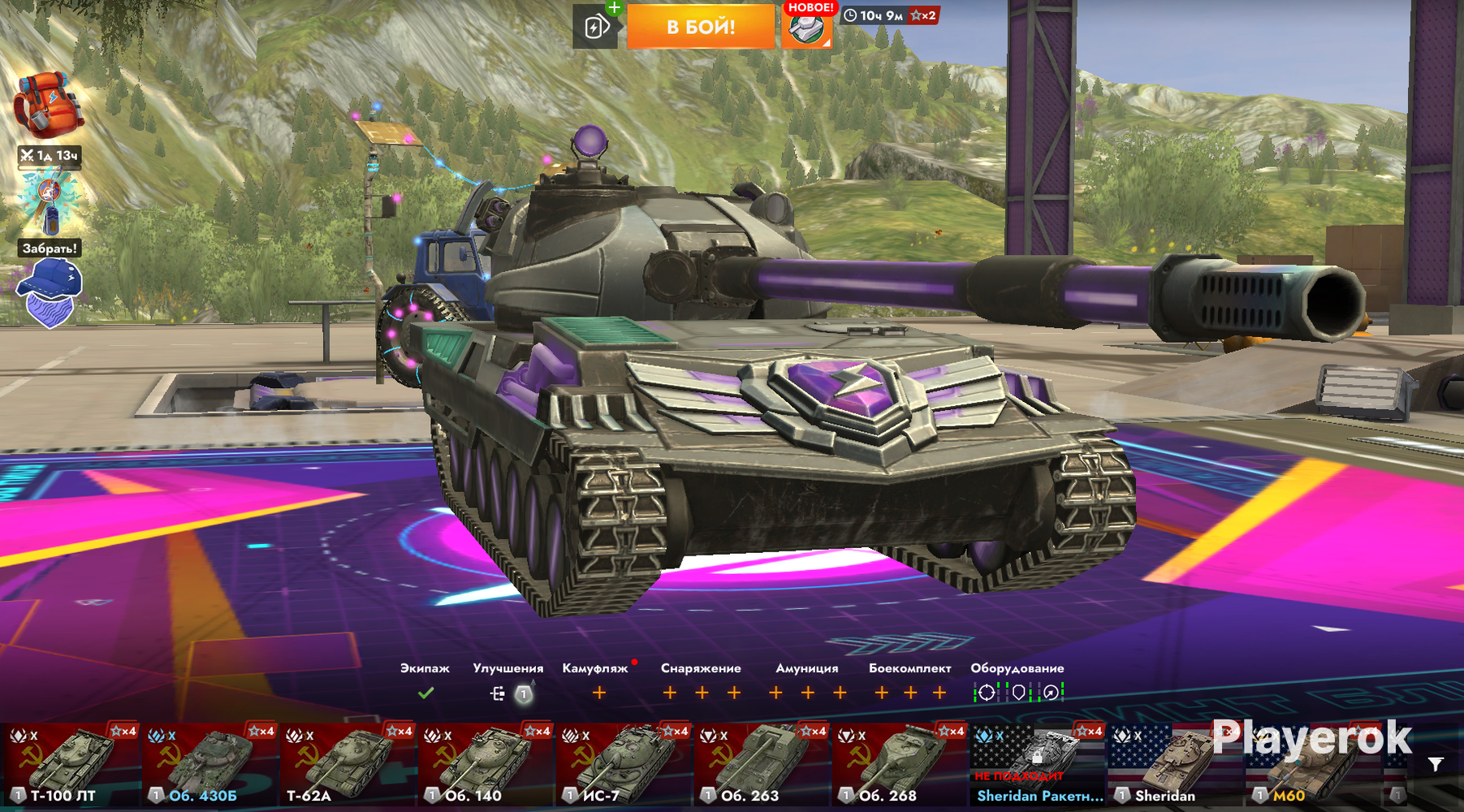
Task: Open the booster icon beside the battle button
Action: click(x=596, y=28)
